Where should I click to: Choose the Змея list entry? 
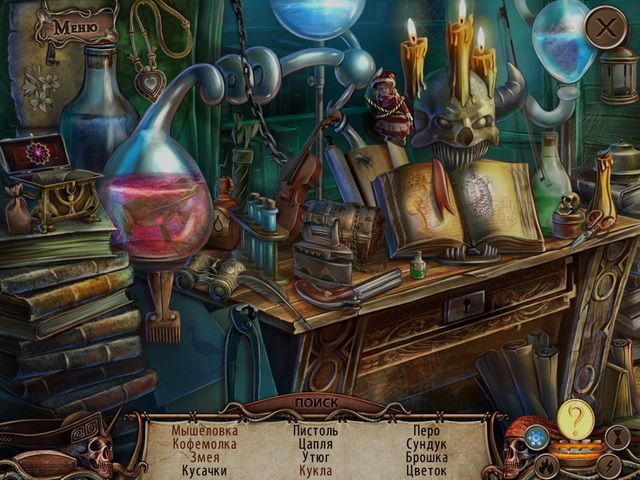pos(205,457)
